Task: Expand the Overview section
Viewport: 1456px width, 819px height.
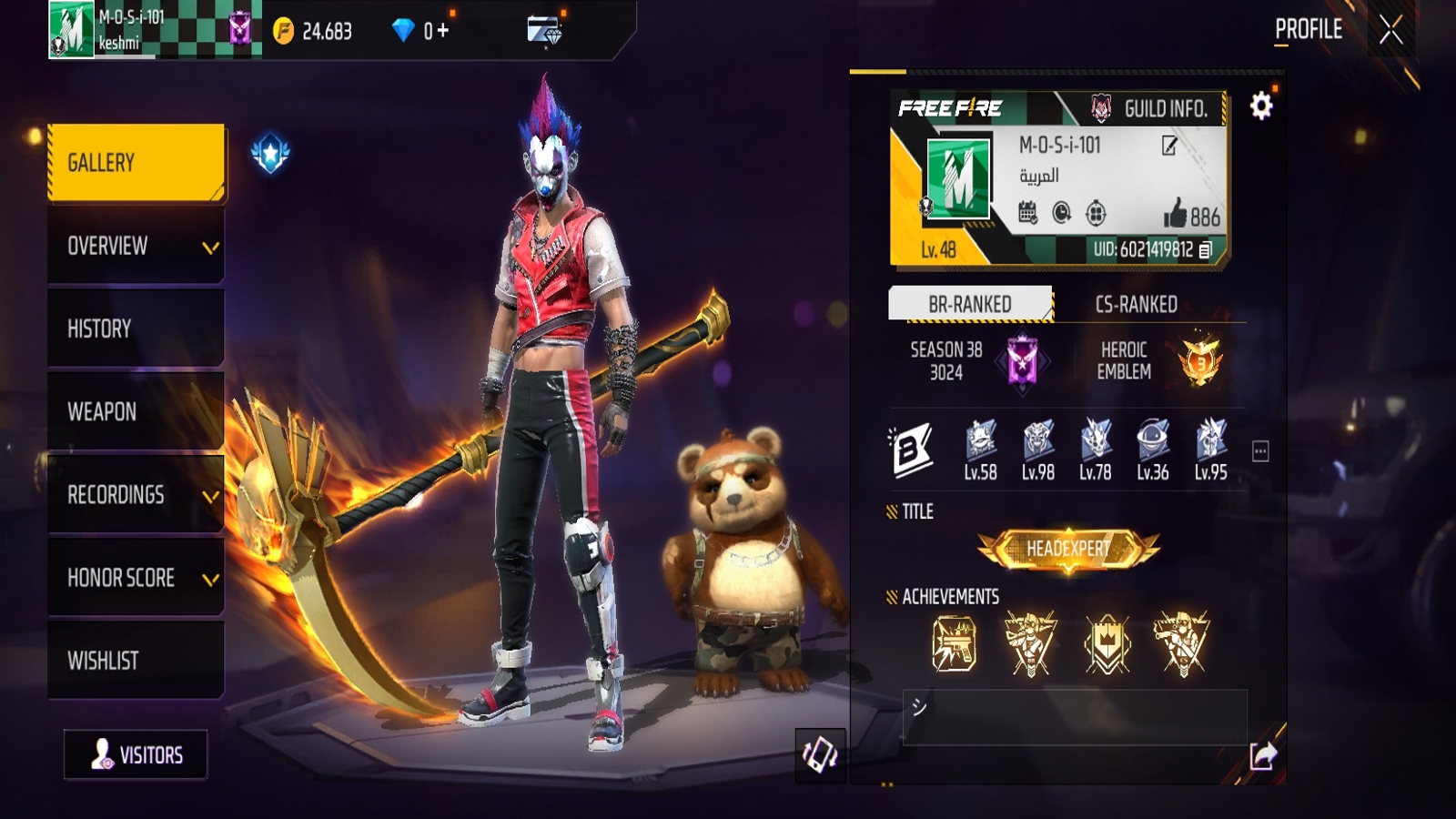Action: click(x=135, y=247)
